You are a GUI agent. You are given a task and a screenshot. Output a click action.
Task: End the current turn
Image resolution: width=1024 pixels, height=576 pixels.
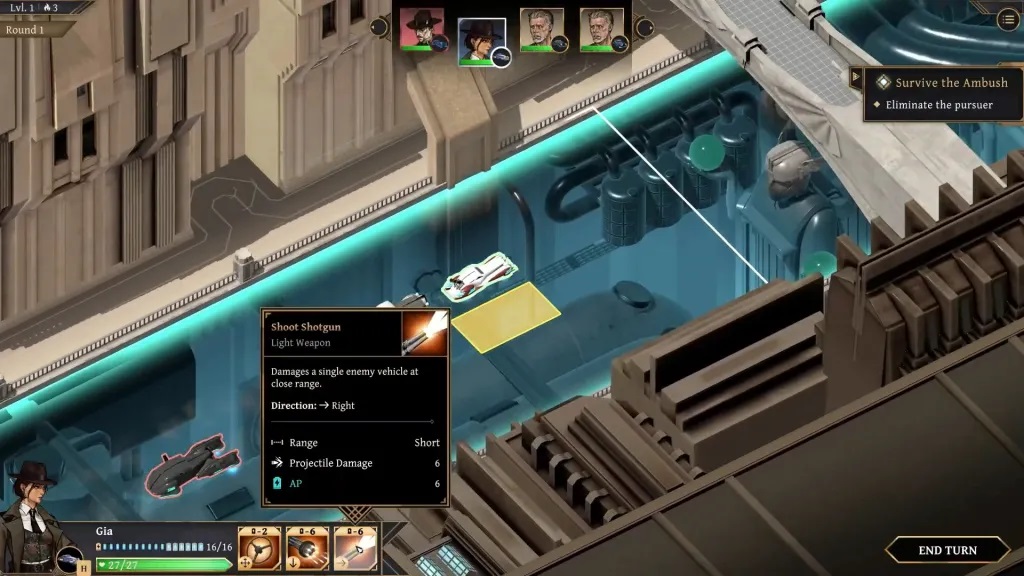pyautogui.click(x=946, y=550)
